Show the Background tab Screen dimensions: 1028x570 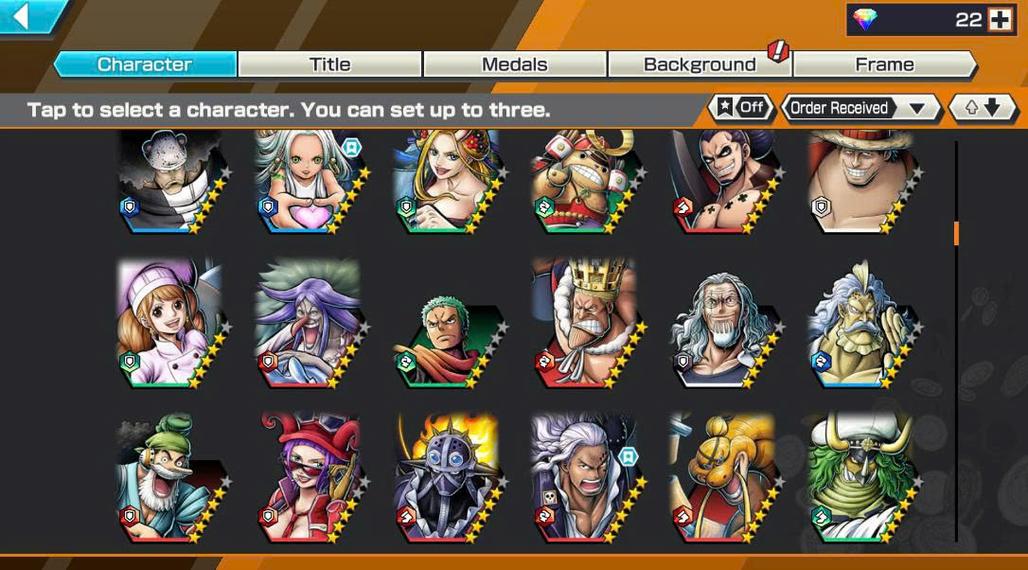pyautogui.click(x=699, y=64)
